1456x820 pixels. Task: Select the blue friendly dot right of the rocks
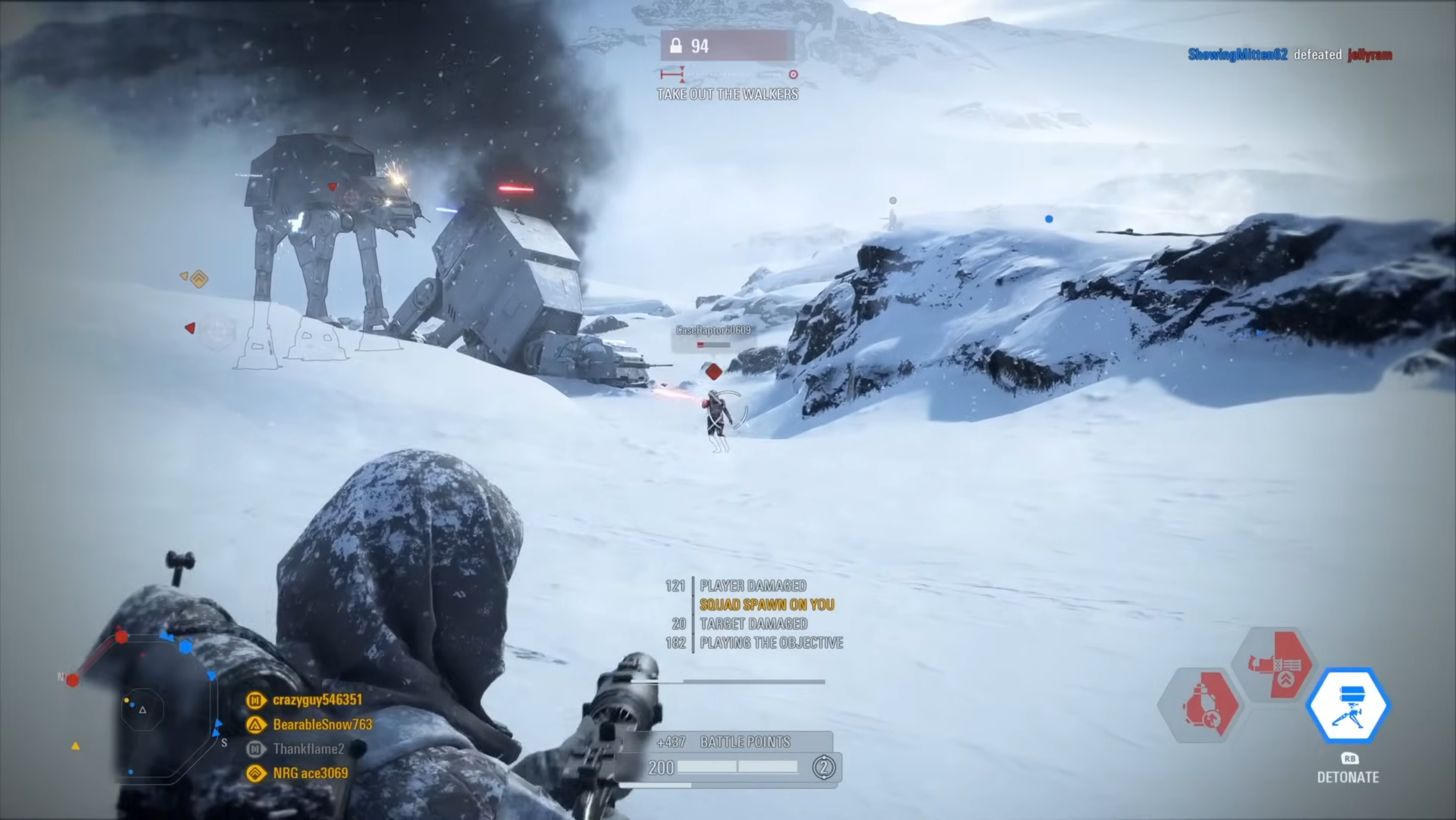click(1049, 219)
